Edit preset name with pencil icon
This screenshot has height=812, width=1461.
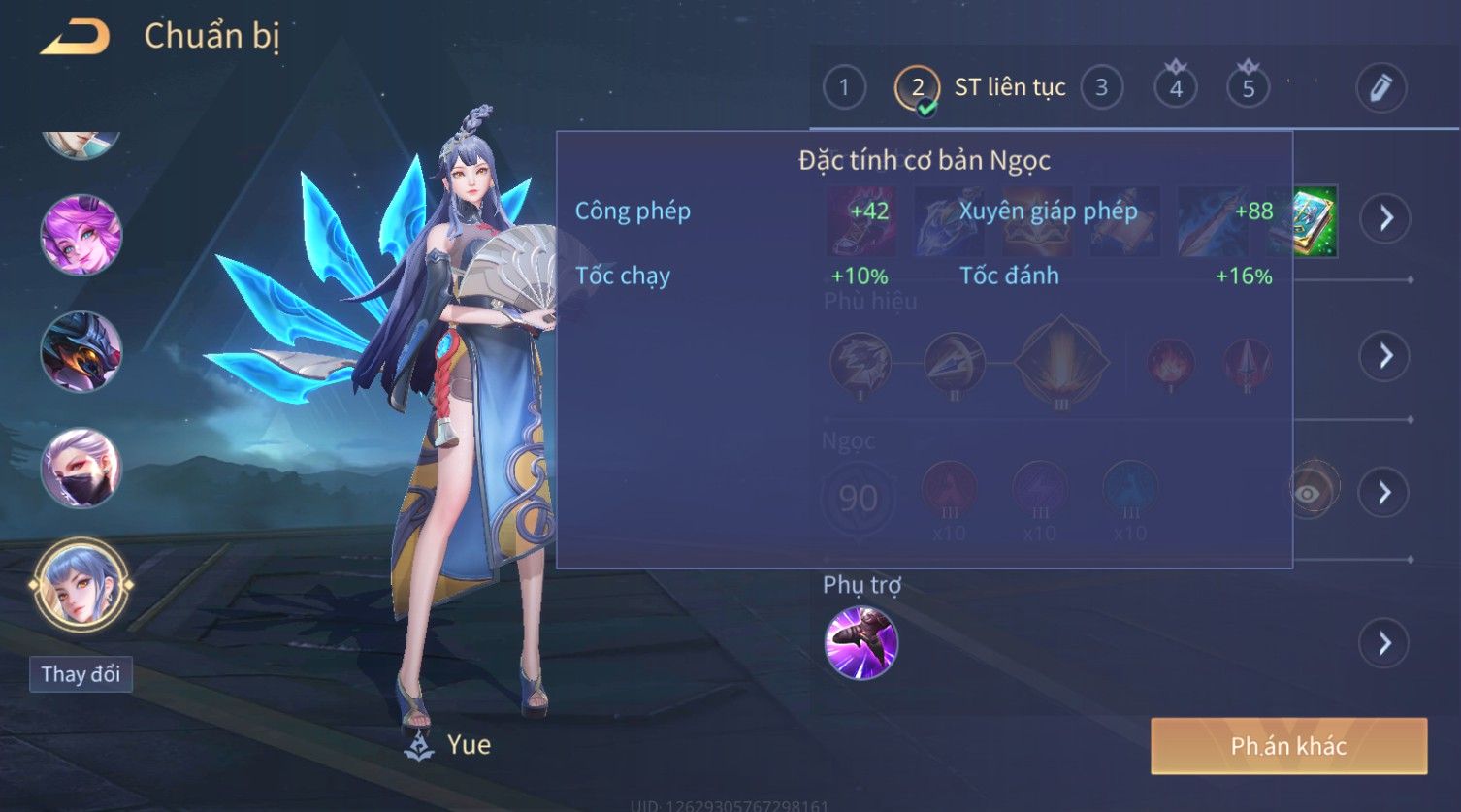1380,88
